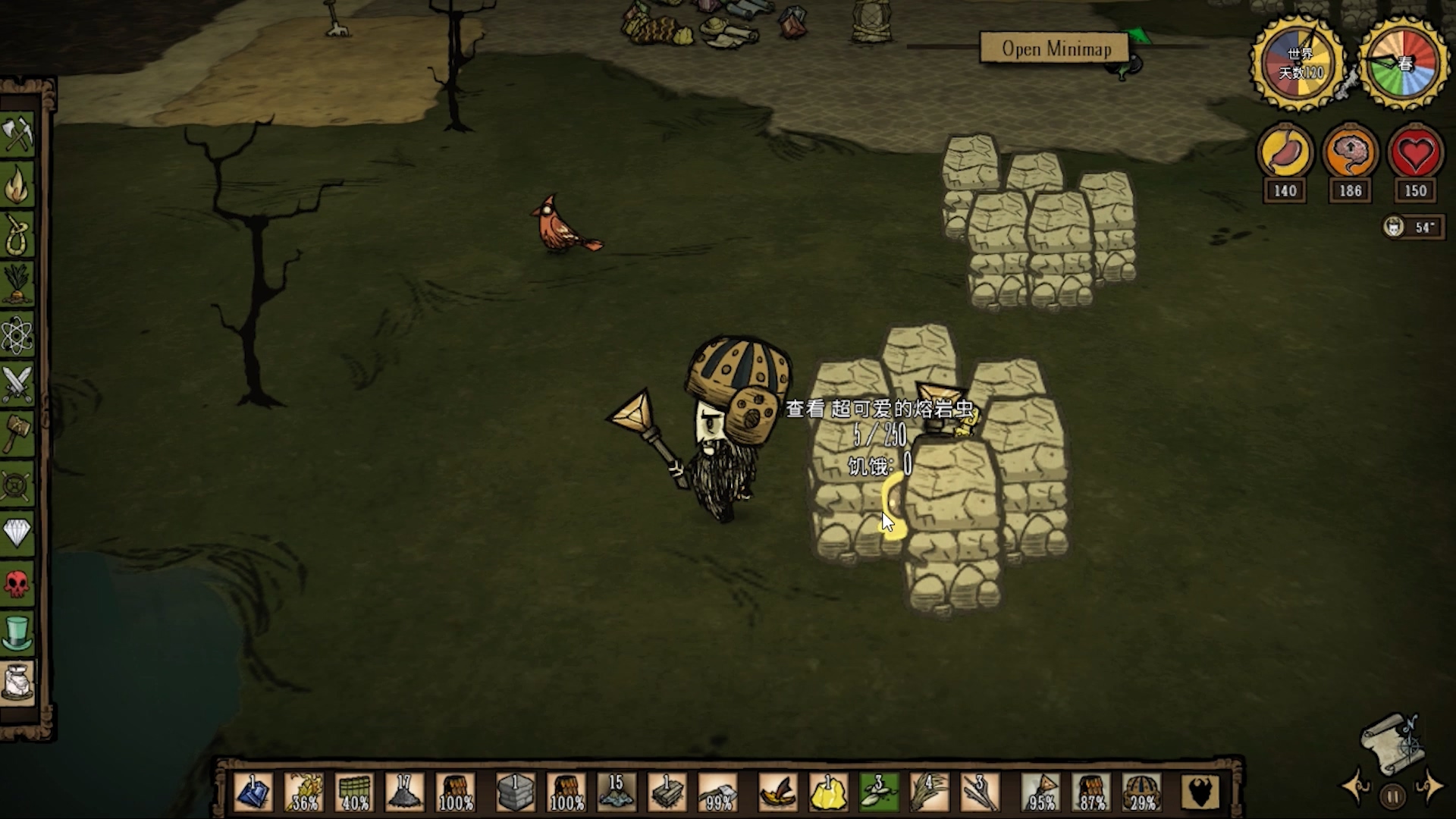The height and width of the screenshot is (819, 1456).
Task: Open the Science atom crafting tab
Action: 17,334
